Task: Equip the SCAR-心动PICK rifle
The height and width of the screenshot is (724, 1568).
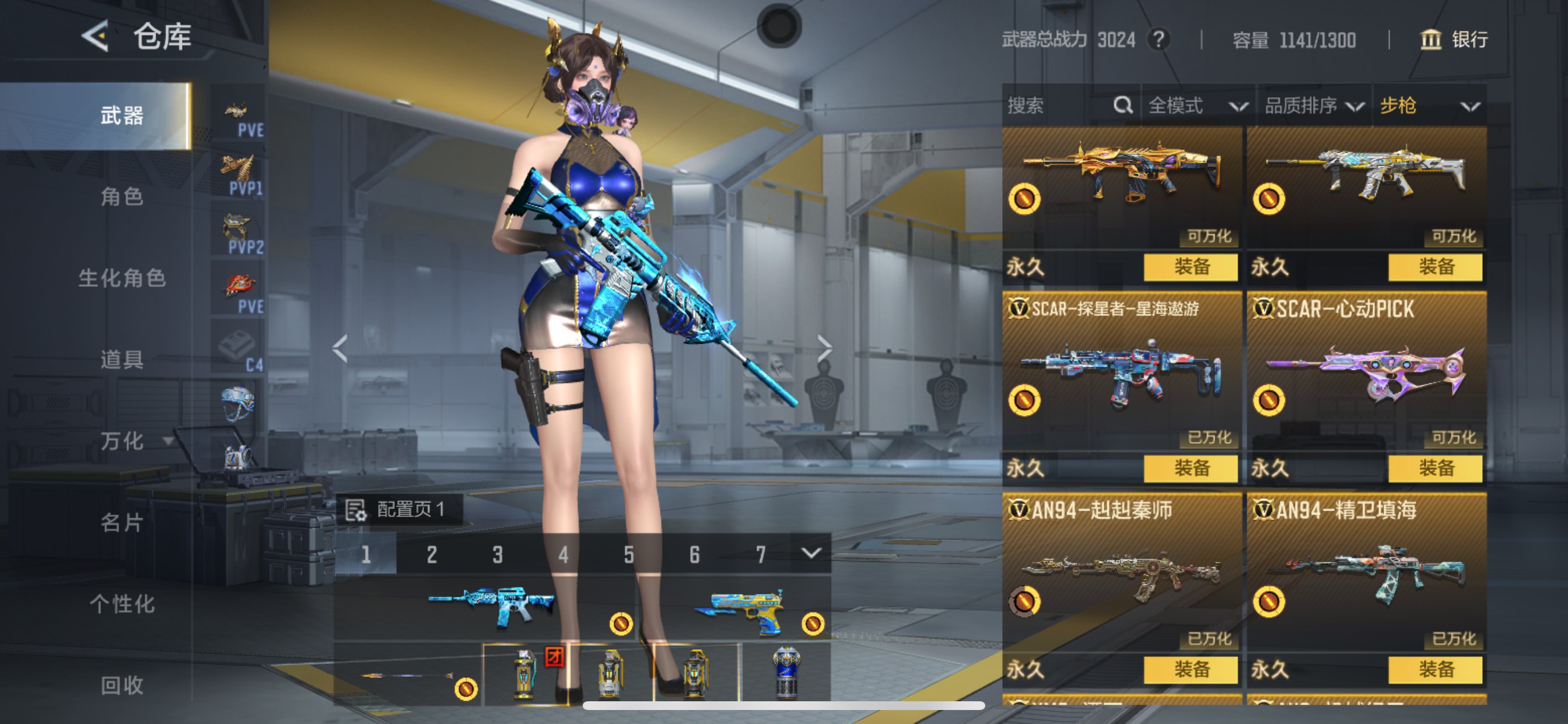Action: (x=1434, y=468)
